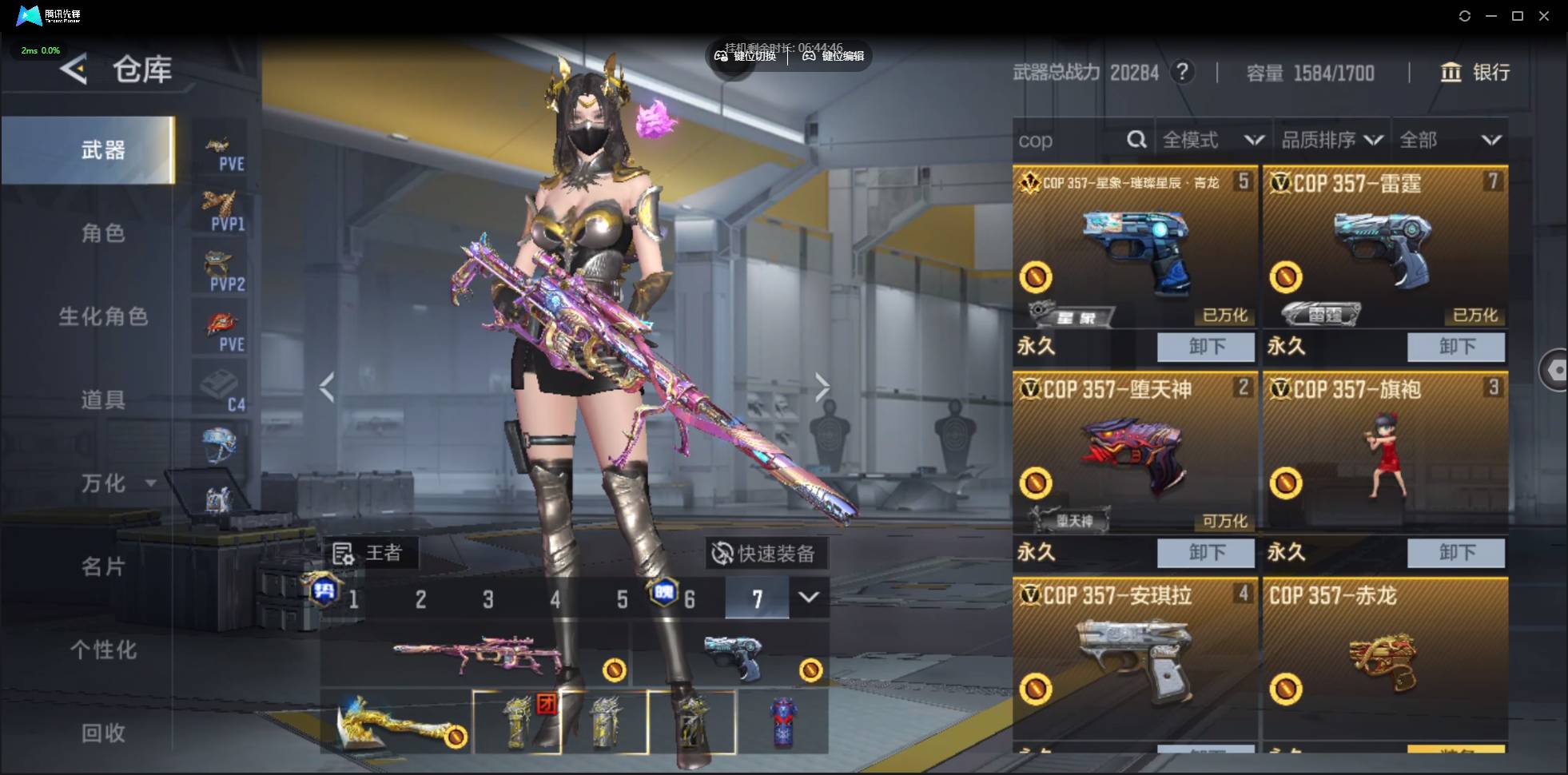
Task: Unequip the COP 357-雷霆 pistol
Action: [x=1455, y=347]
